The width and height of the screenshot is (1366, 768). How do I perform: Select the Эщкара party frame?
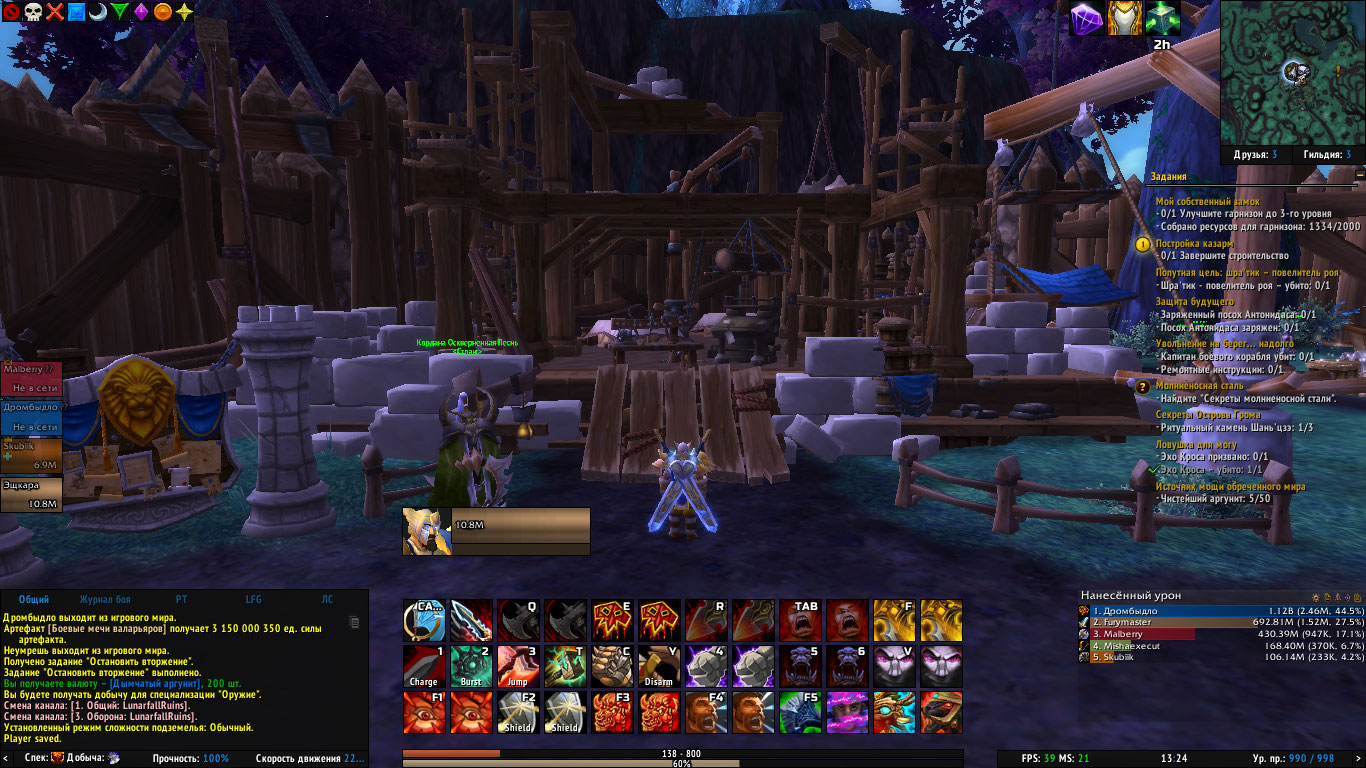tap(32, 494)
